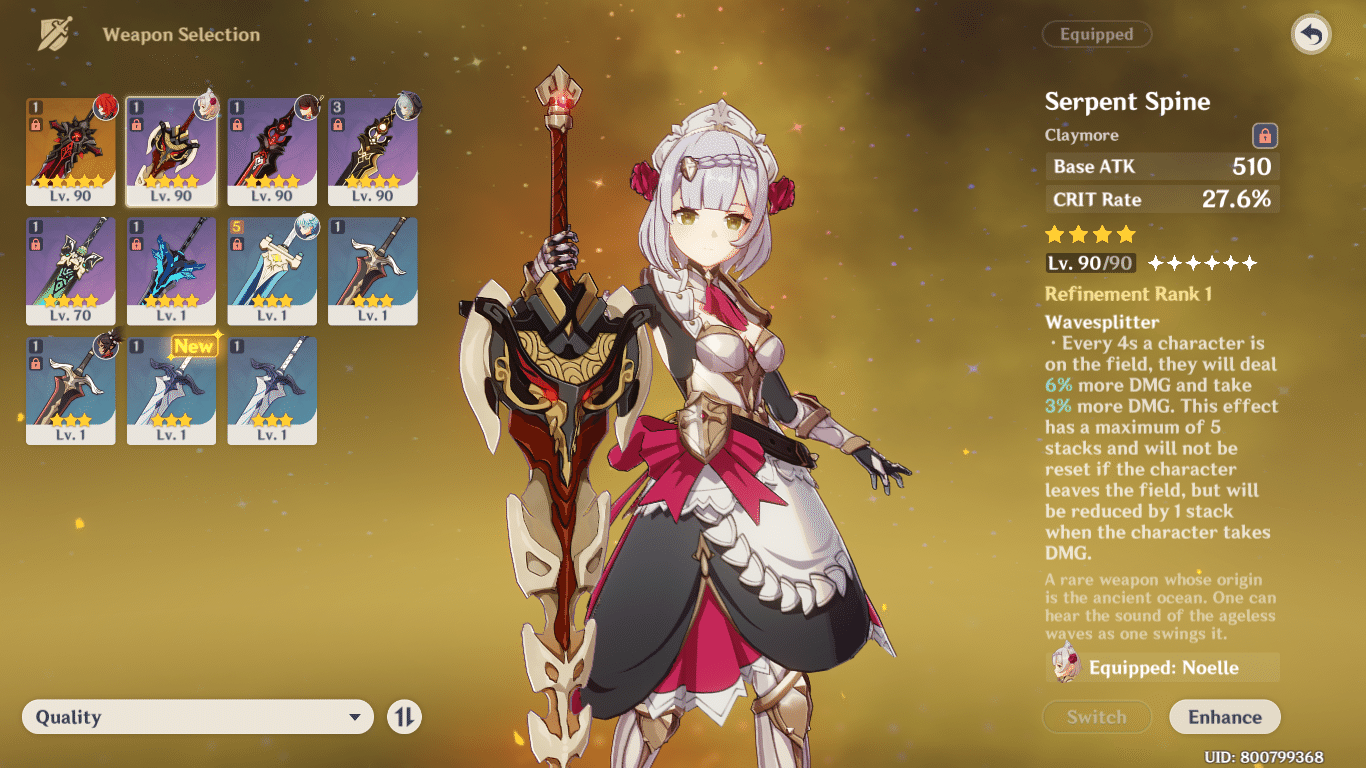
Task: Open the Quality sort dropdown
Action: [x=197, y=716]
